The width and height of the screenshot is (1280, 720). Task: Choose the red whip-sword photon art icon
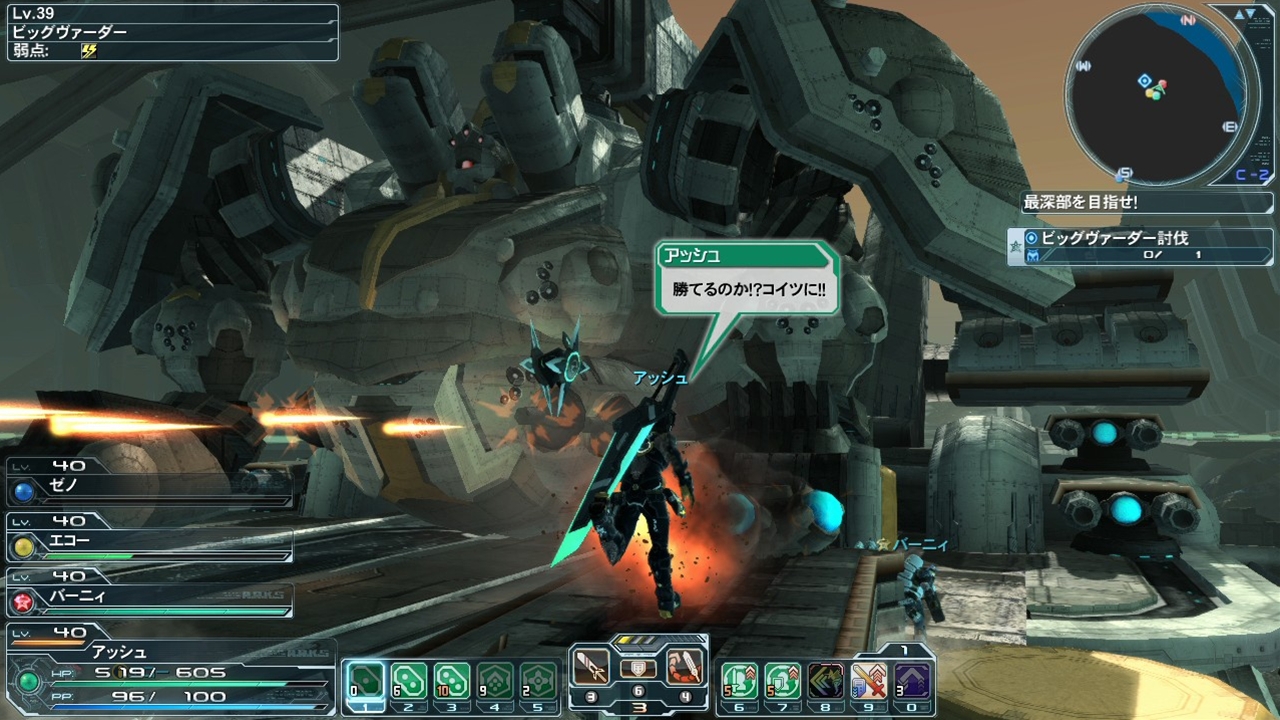(x=684, y=667)
